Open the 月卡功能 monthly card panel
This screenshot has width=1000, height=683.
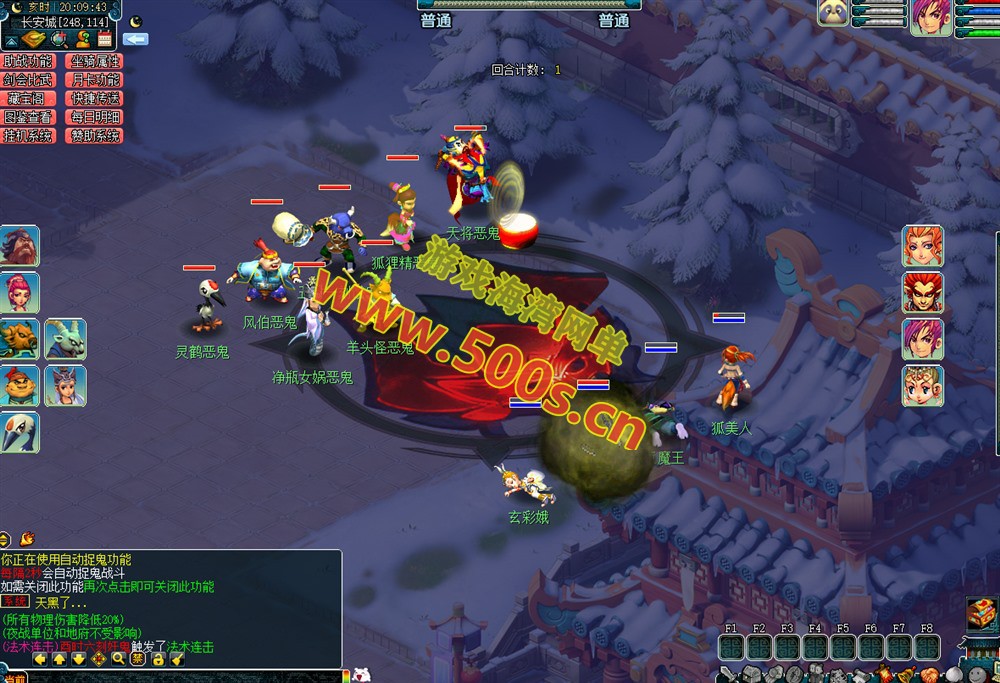click(x=95, y=80)
